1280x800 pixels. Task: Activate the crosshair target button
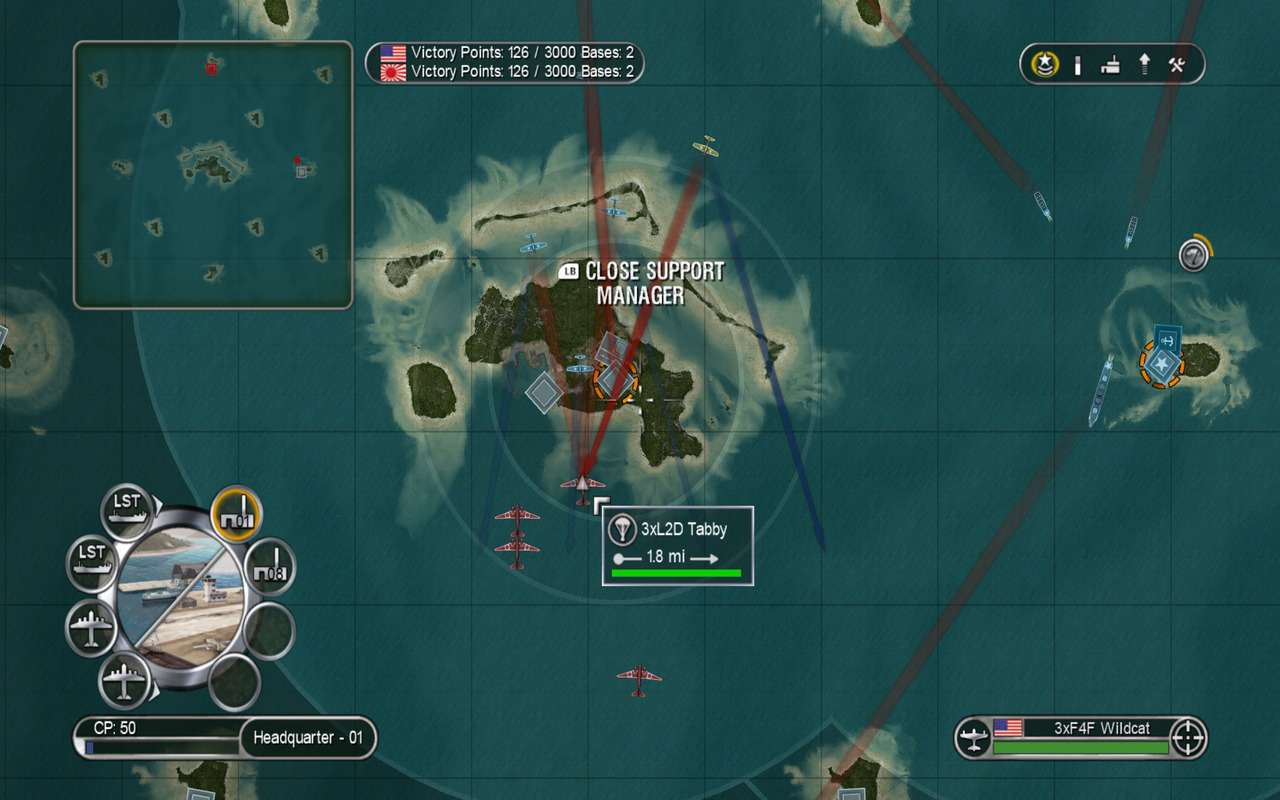1188,738
